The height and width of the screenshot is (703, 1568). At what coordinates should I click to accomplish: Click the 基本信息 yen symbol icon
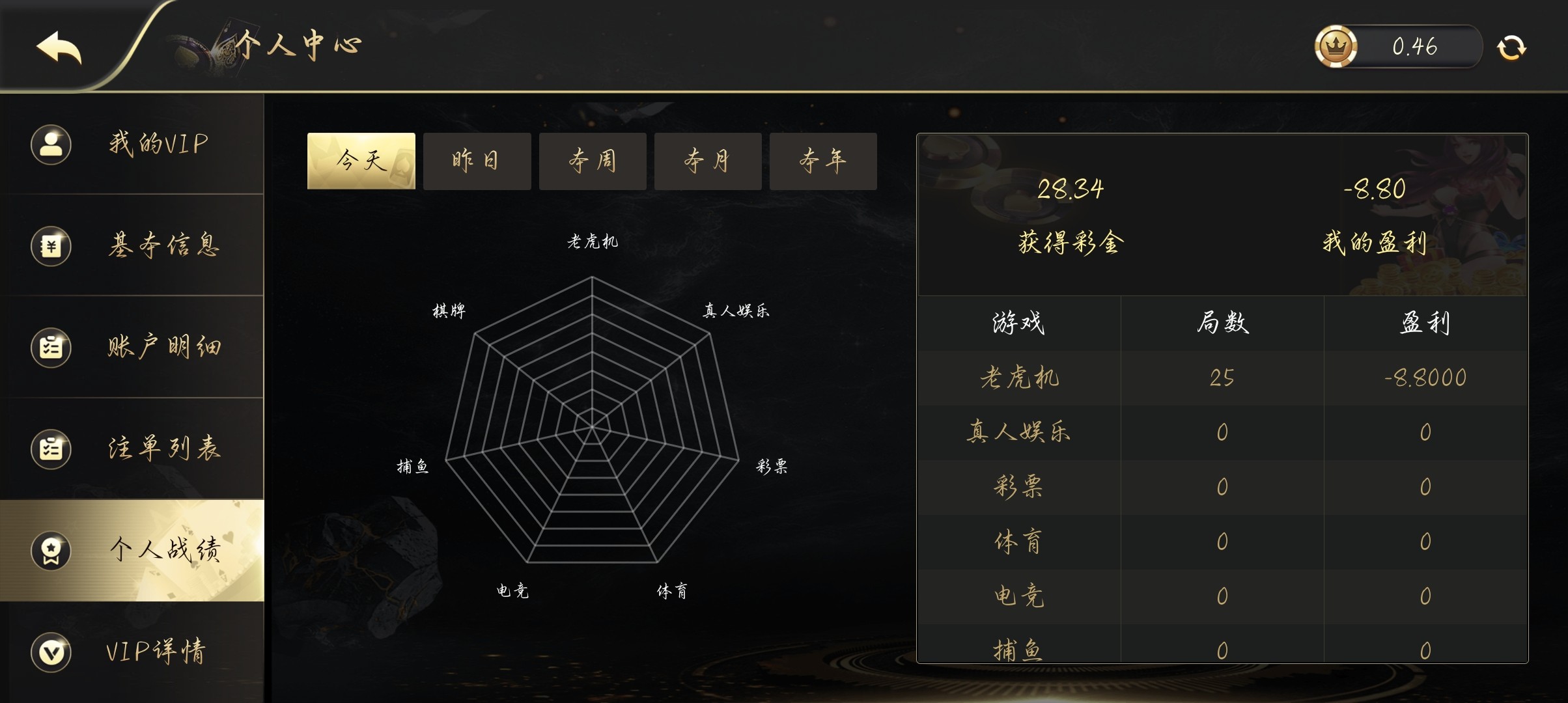pos(51,246)
